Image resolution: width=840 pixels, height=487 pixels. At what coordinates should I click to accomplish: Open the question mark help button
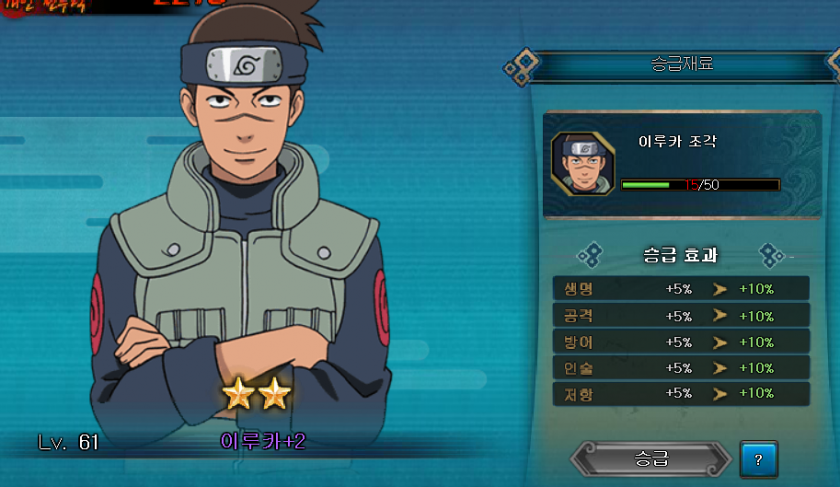tap(759, 460)
